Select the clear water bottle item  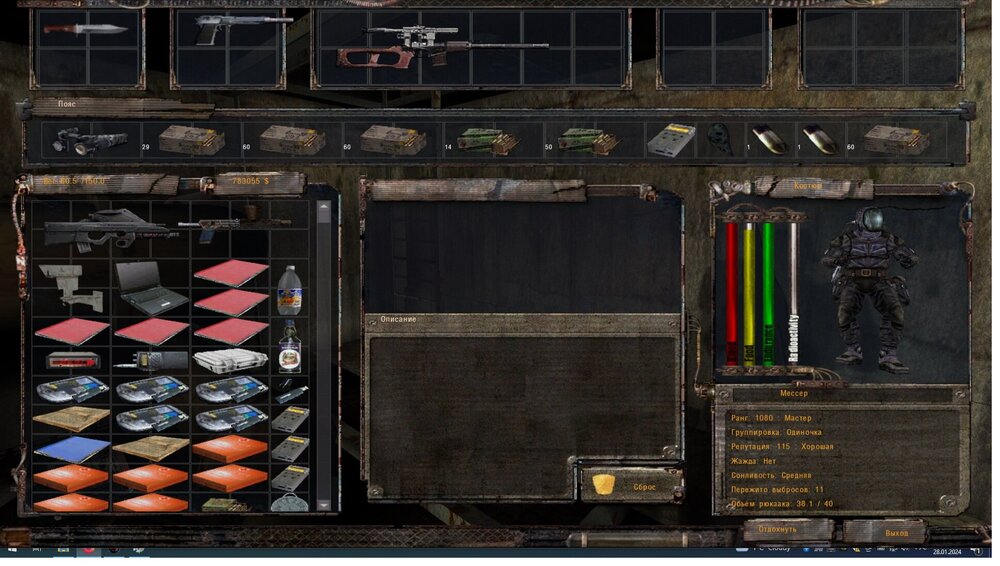point(288,290)
